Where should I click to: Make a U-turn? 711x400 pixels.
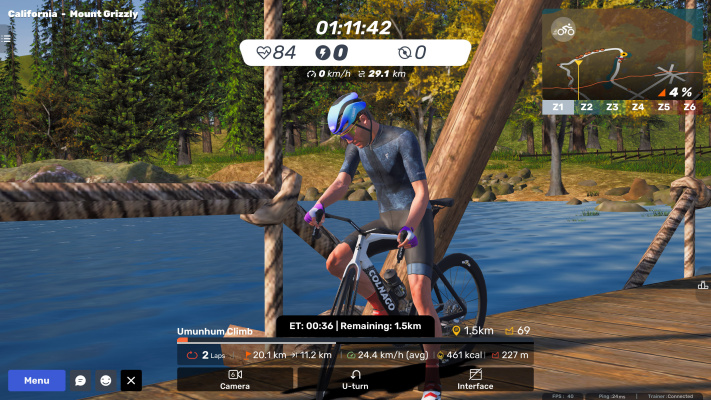pyautogui.click(x=355, y=379)
